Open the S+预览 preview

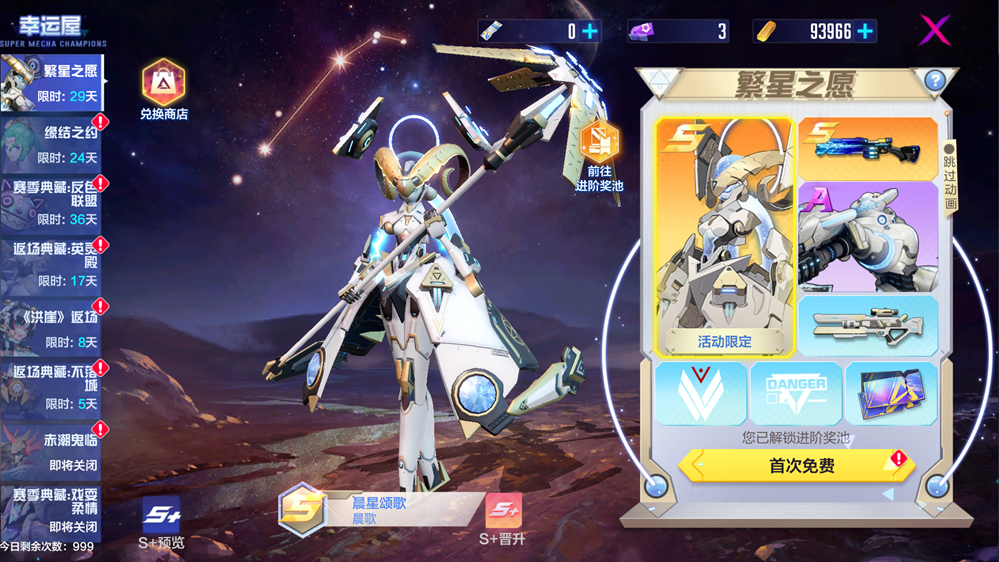coord(161,523)
